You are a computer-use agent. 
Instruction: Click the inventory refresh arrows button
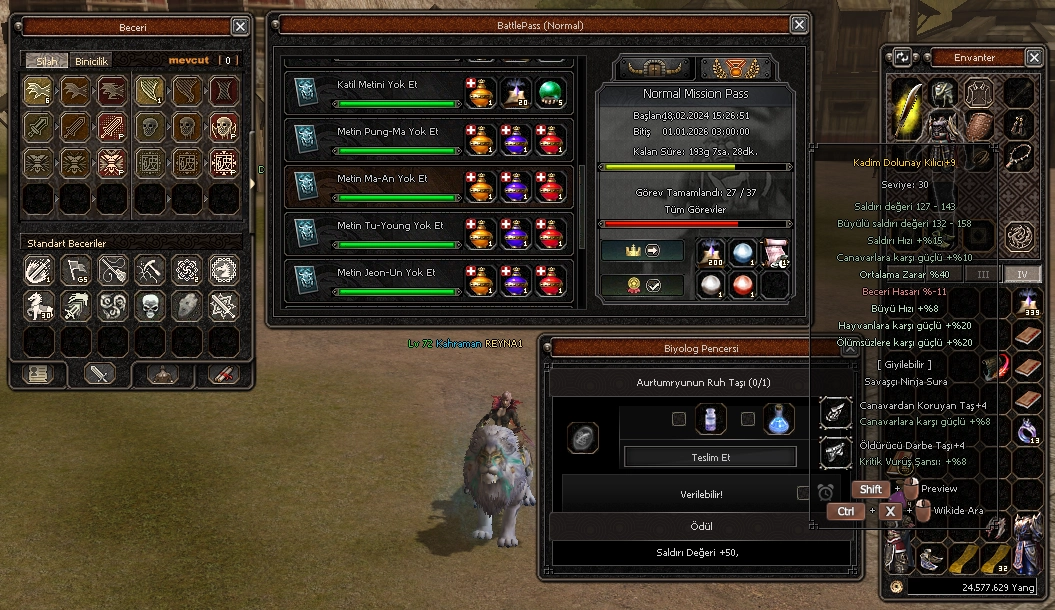(902, 58)
